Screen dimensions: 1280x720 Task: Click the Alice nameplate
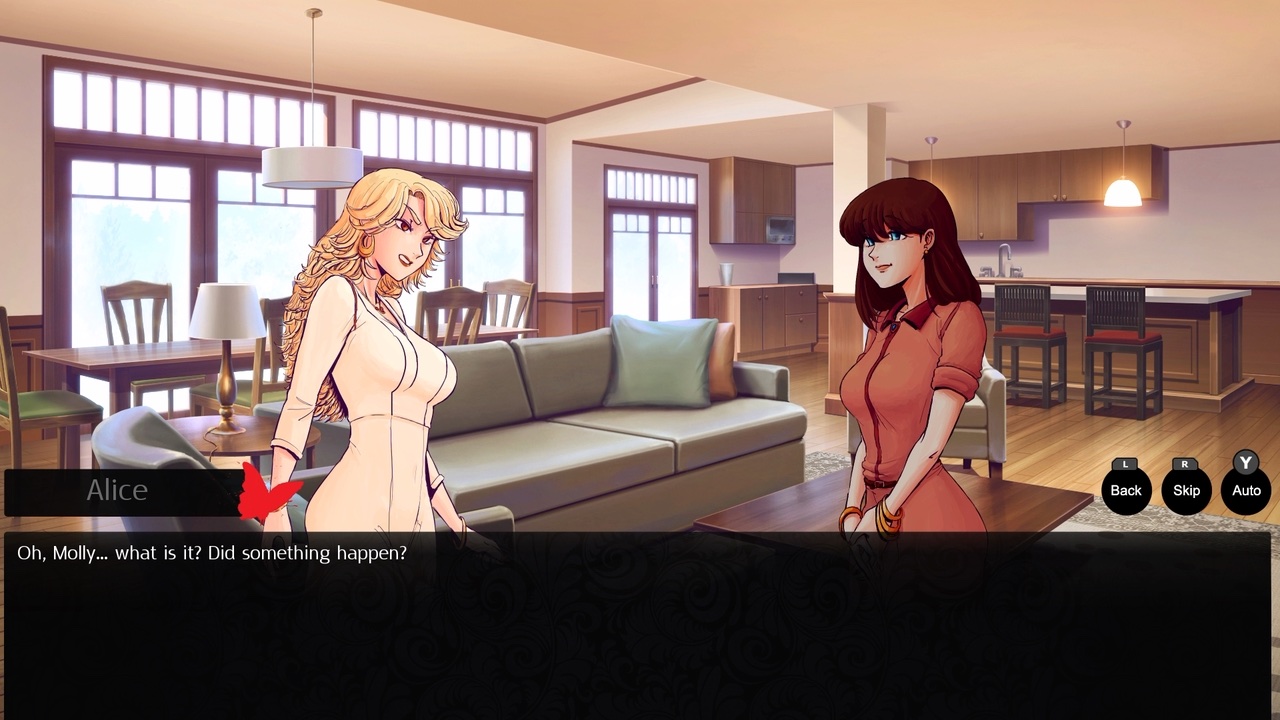tap(117, 490)
